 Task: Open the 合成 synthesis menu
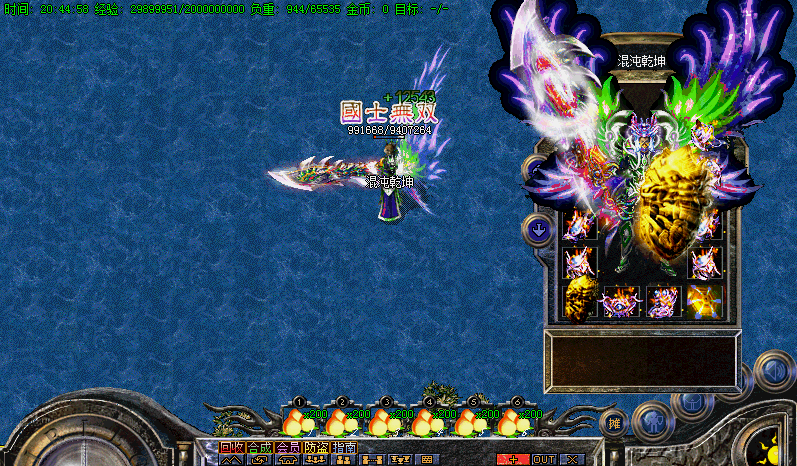(x=259, y=448)
